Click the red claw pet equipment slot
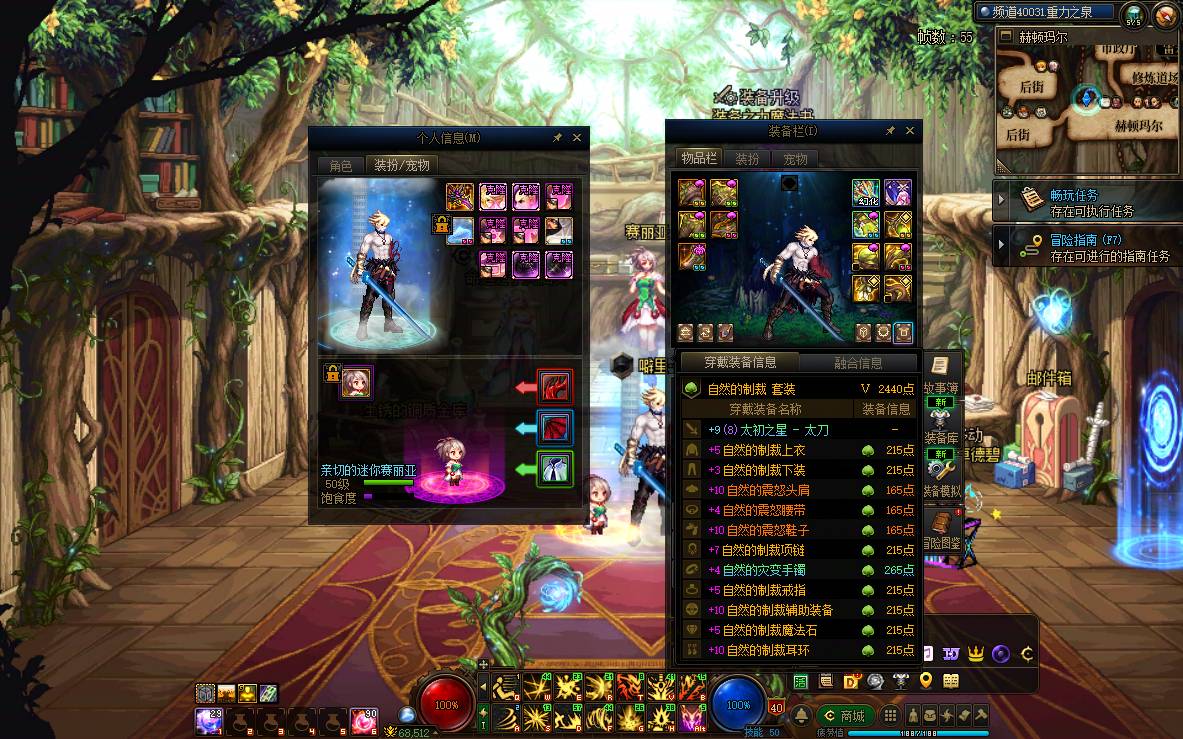The height and width of the screenshot is (739, 1183). 554,386
